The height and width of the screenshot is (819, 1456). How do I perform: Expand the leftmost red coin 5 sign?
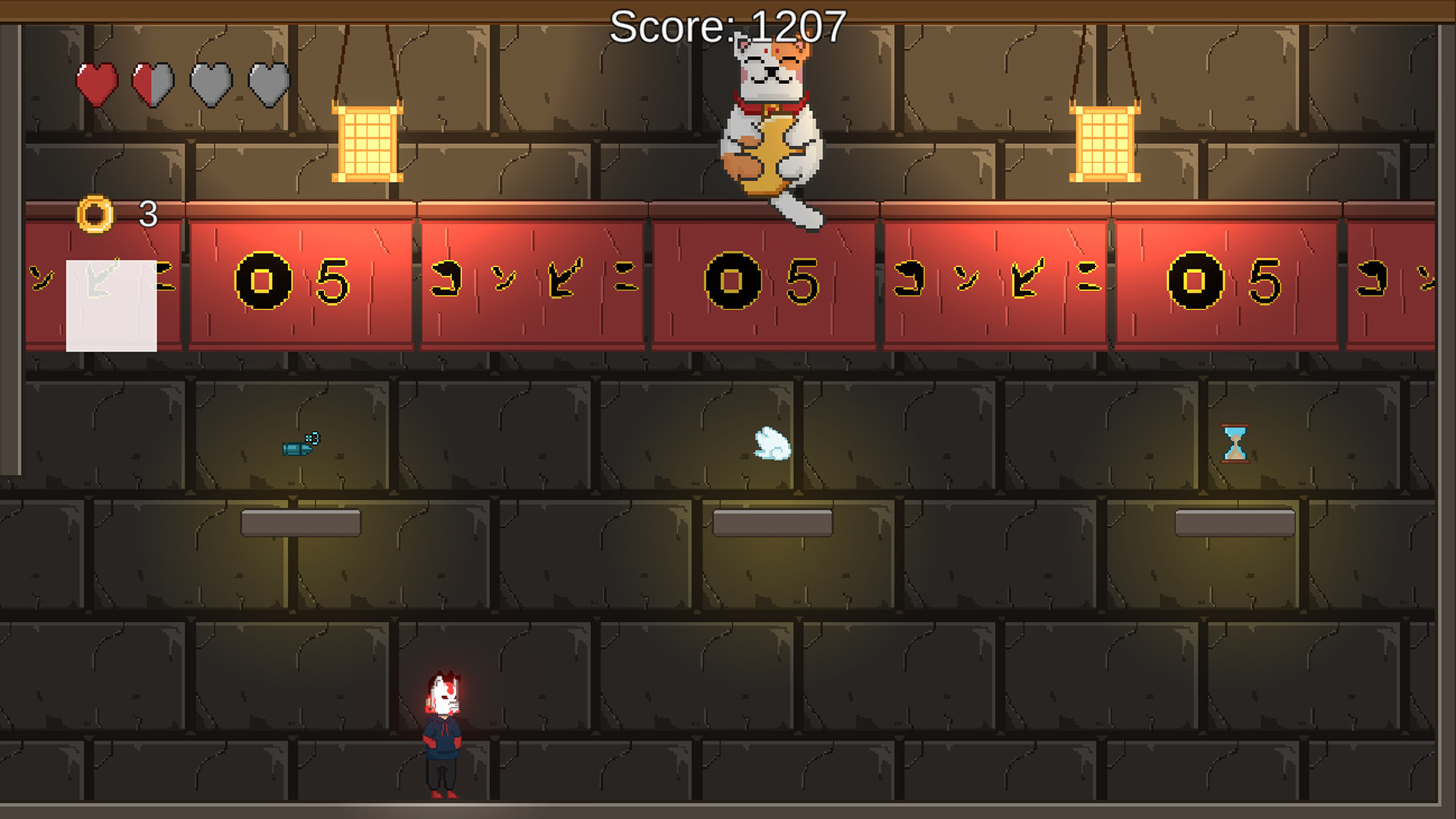pos(302,283)
